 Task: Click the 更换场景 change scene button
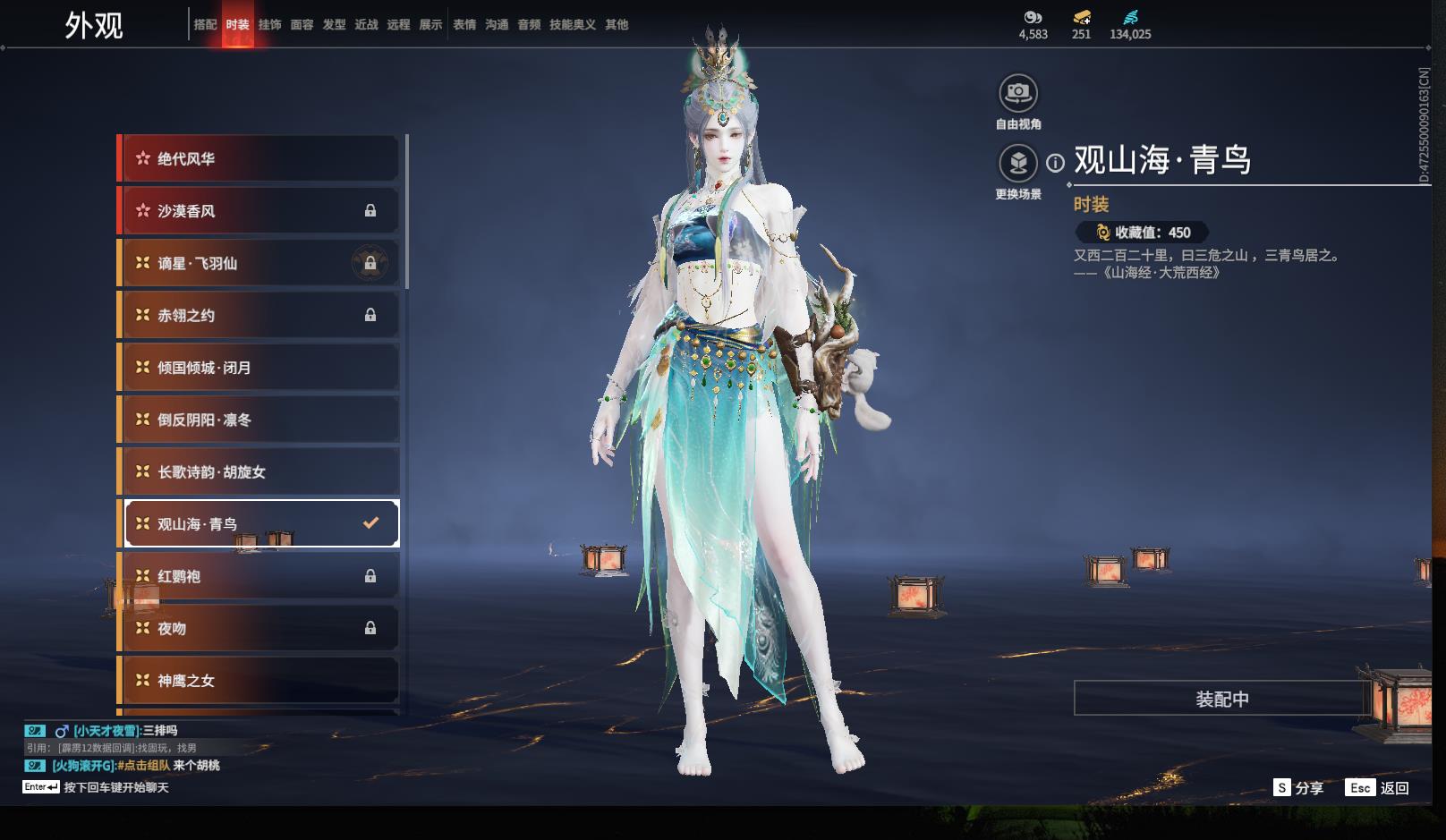pos(1018,164)
